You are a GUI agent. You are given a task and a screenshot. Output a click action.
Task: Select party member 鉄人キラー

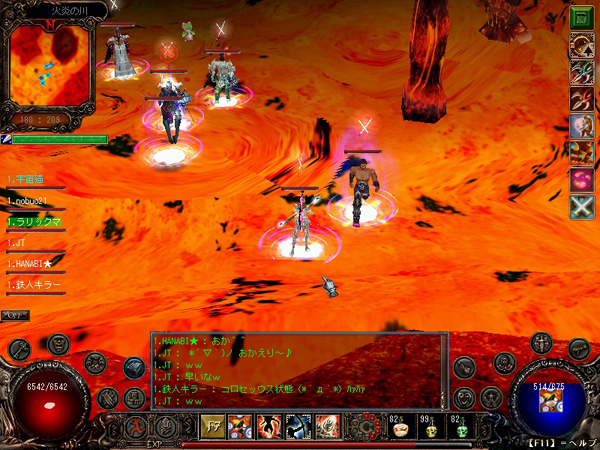tap(35, 285)
